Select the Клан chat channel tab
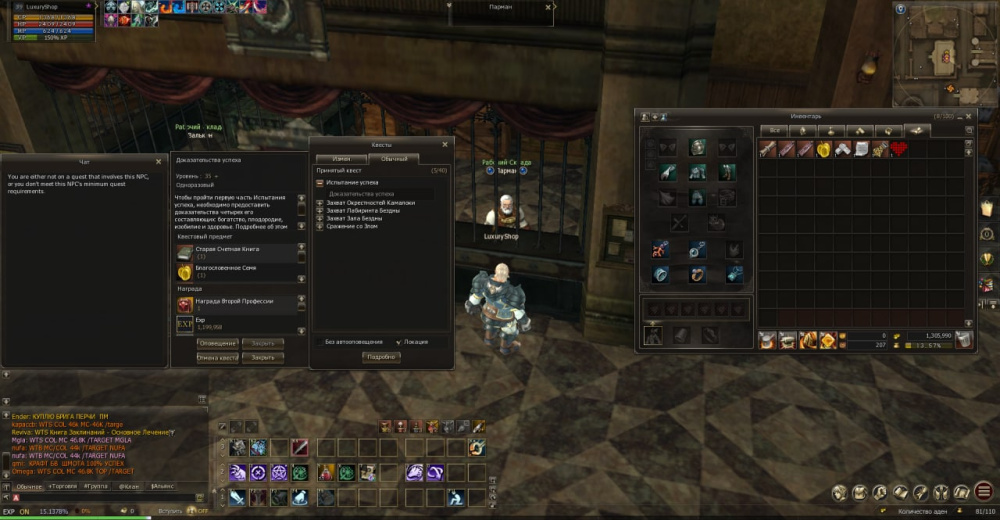Screen dimensions: 1000x520 pyautogui.click(x=129, y=485)
